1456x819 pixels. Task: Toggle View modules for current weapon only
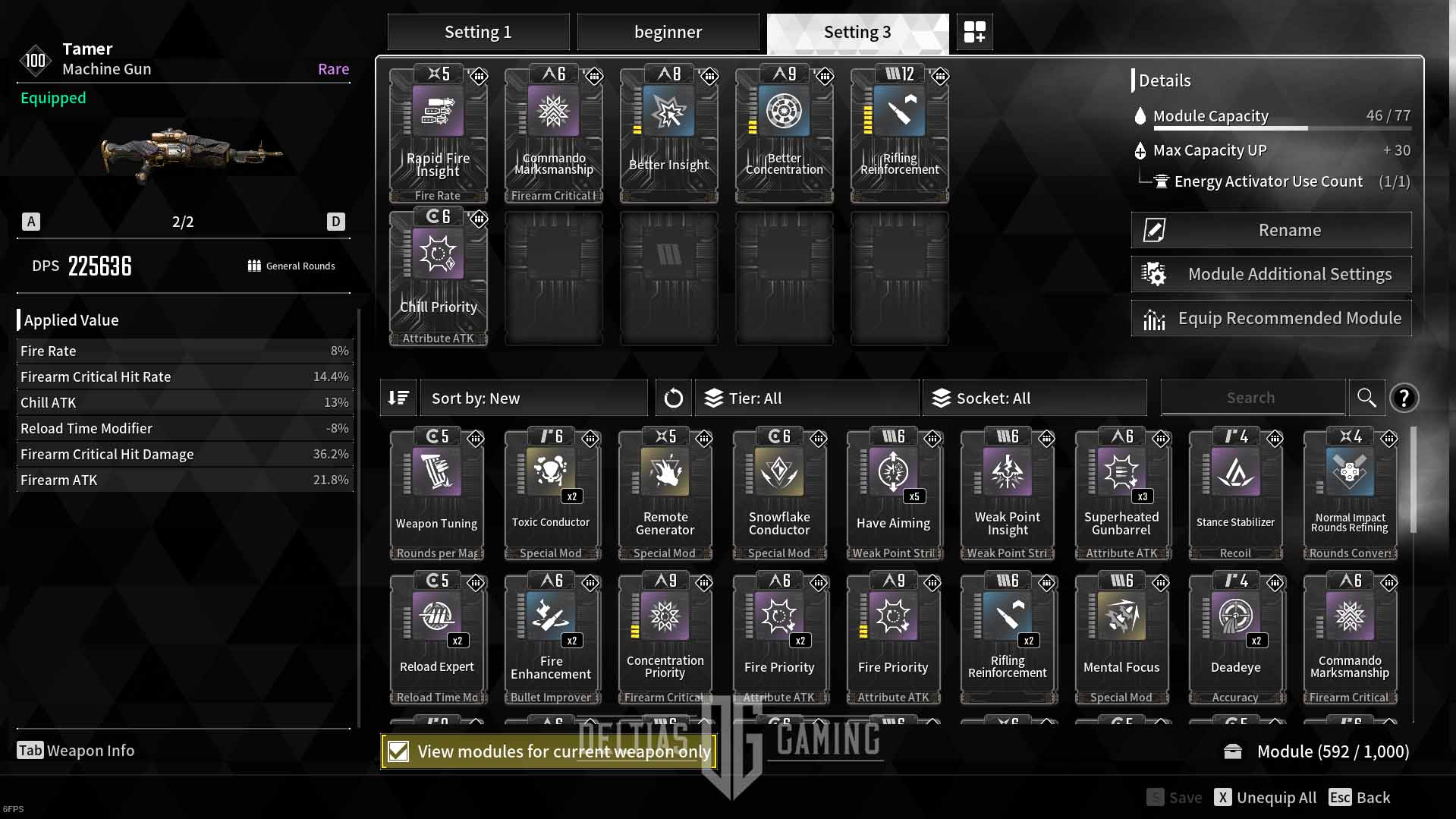[x=398, y=751]
